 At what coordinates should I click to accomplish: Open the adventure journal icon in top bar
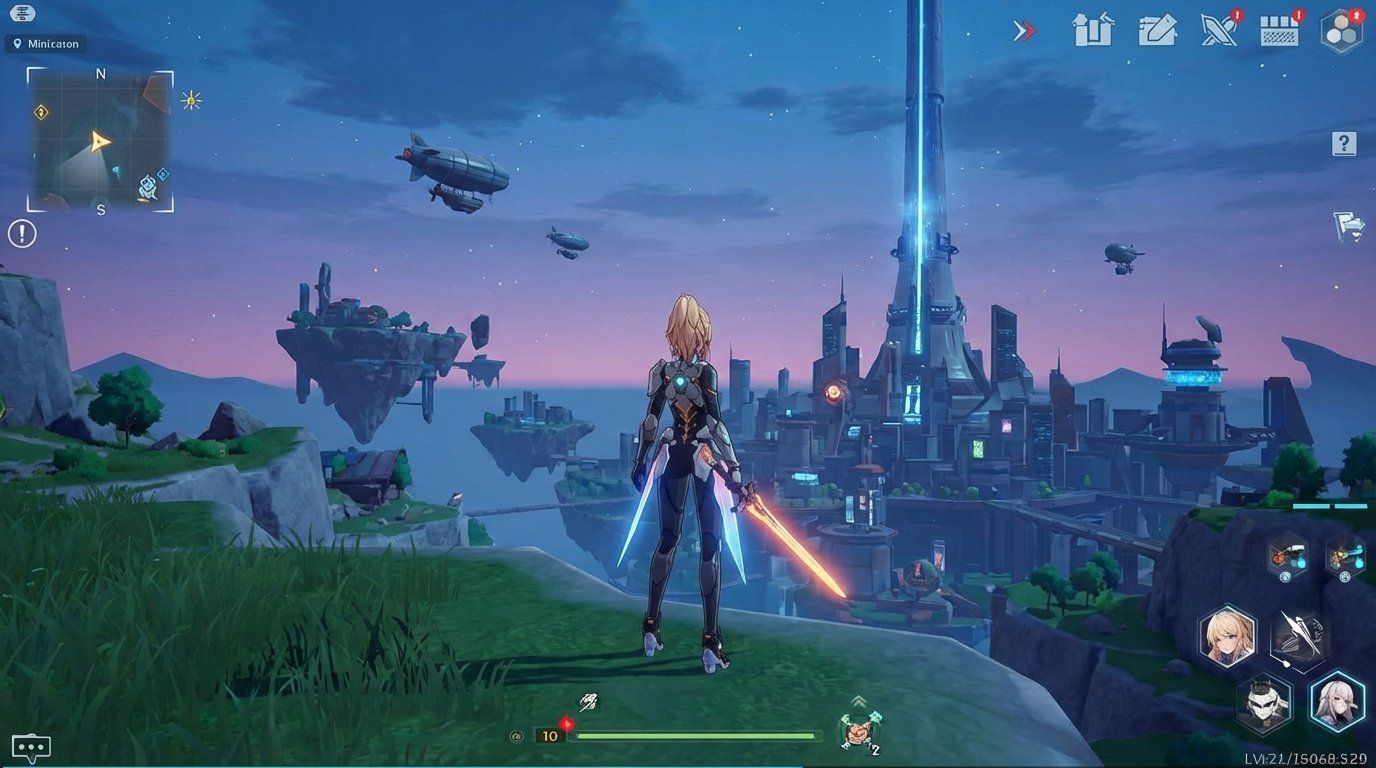coord(1158,31)
